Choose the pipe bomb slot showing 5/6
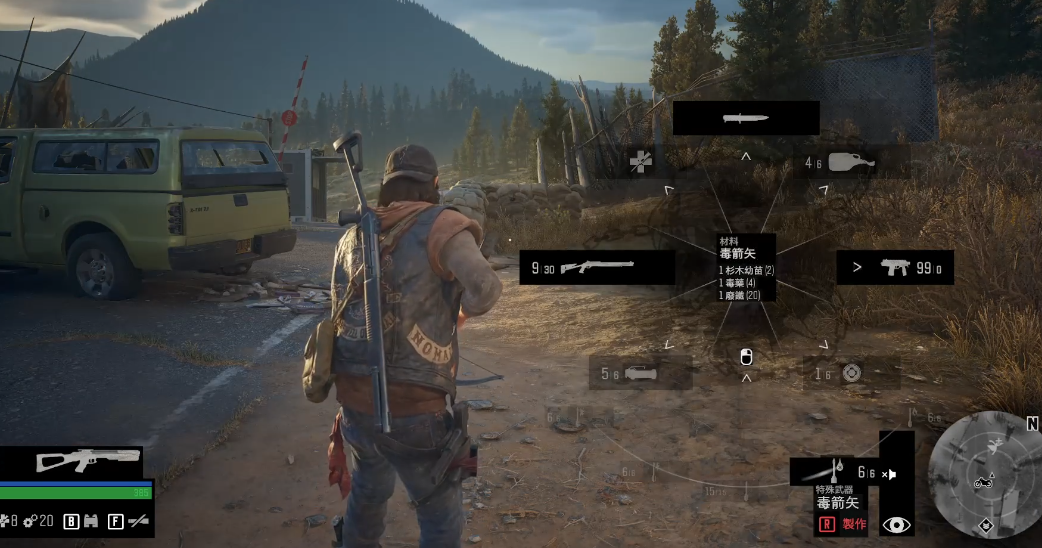The height and width of the screenshot is (548, 1042). click(640, 373)
